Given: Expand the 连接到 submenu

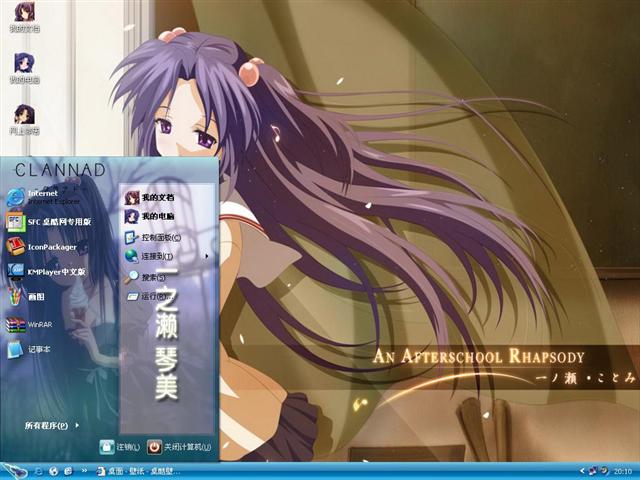Looking at the screenshot, I should point(160,257).
